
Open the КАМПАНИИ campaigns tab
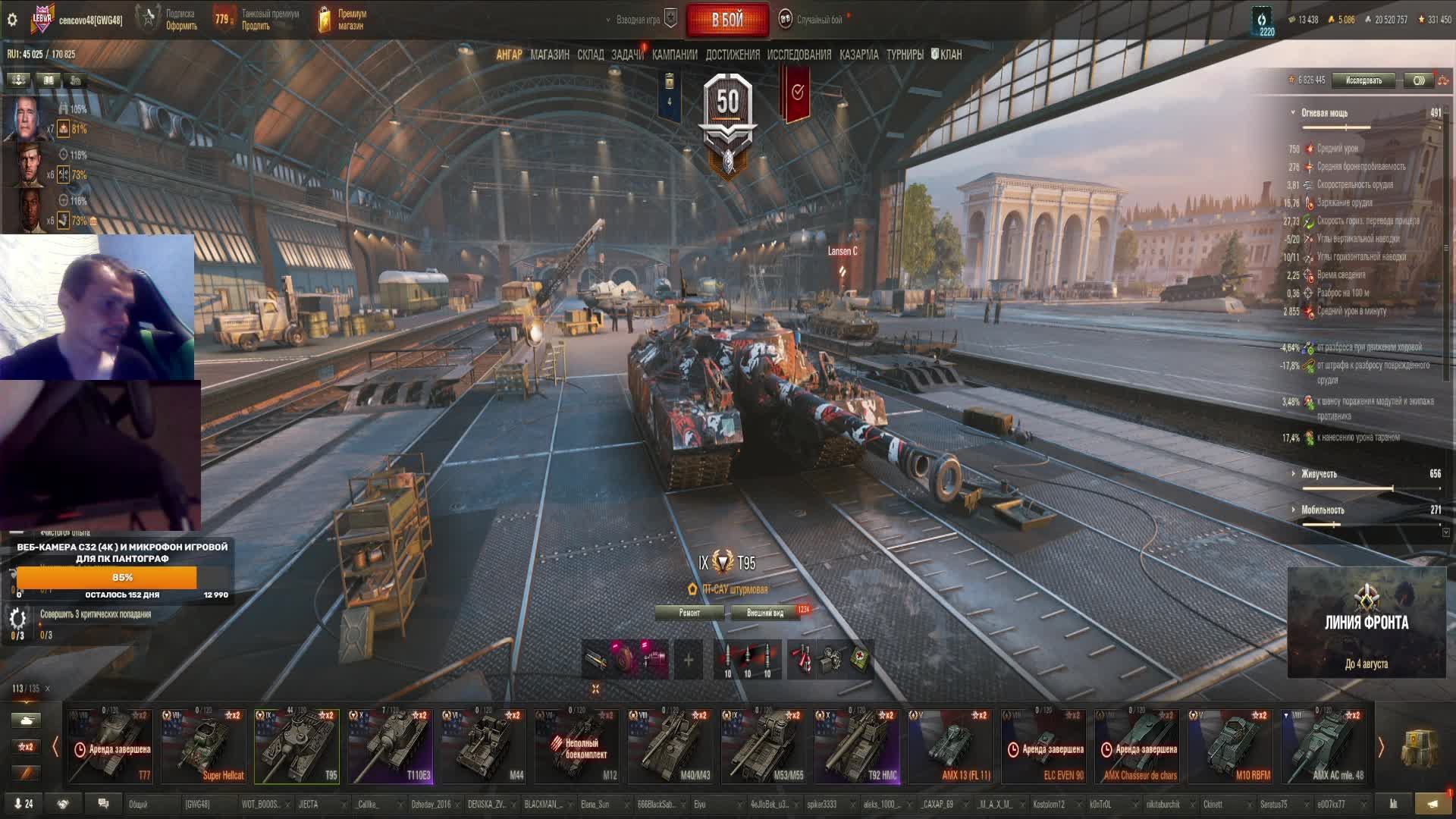[x=674, y=55]
